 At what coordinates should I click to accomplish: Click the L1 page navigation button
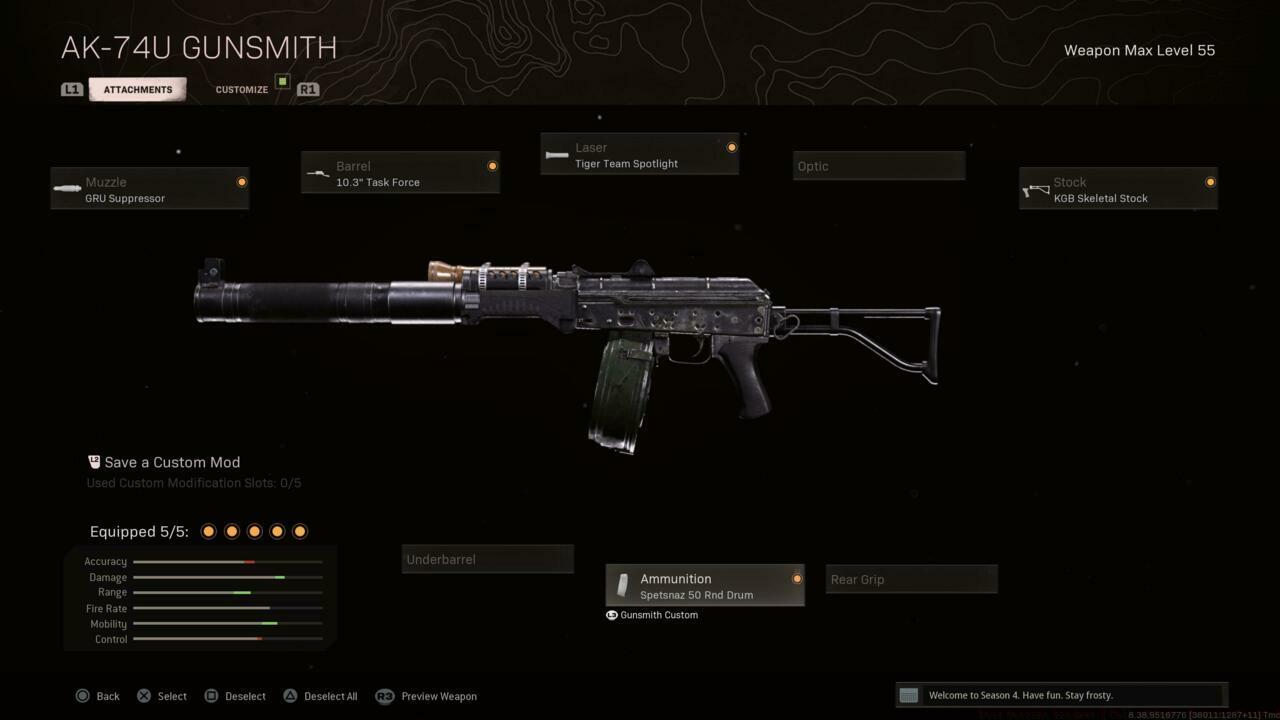[x=71, y=89]
